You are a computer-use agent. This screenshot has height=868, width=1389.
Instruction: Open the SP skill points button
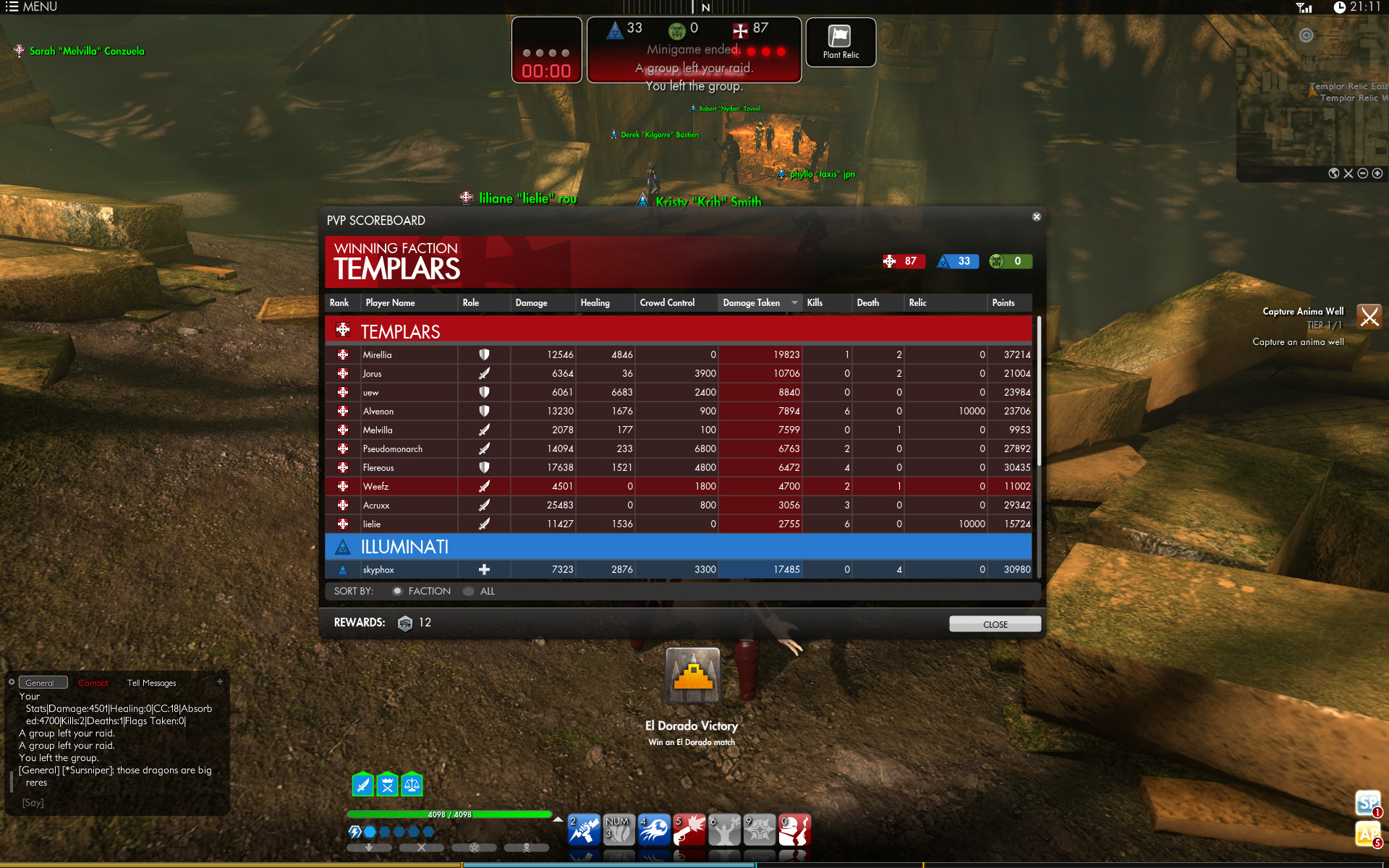1367,803
